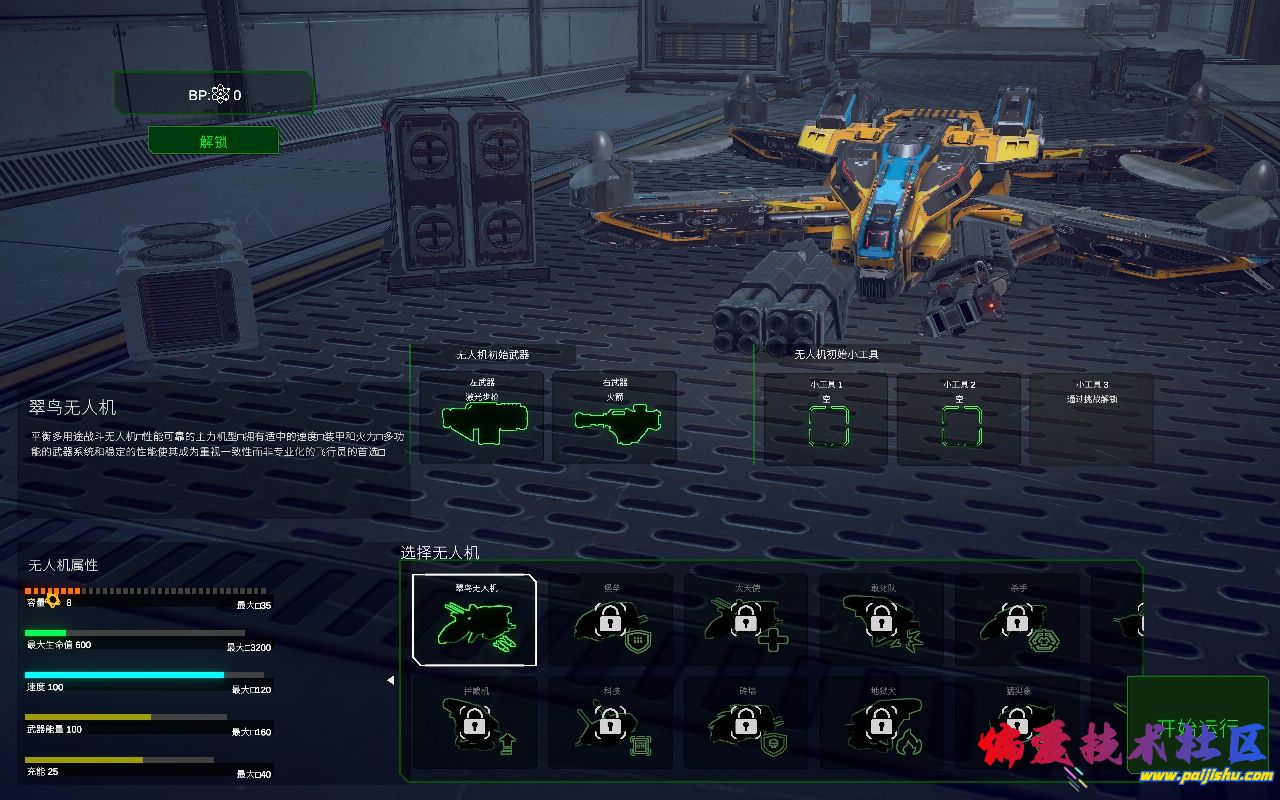1280x800 pixels.
Task: Select the empty 小工具 2 gadget slot
Action: pos(959,420)
